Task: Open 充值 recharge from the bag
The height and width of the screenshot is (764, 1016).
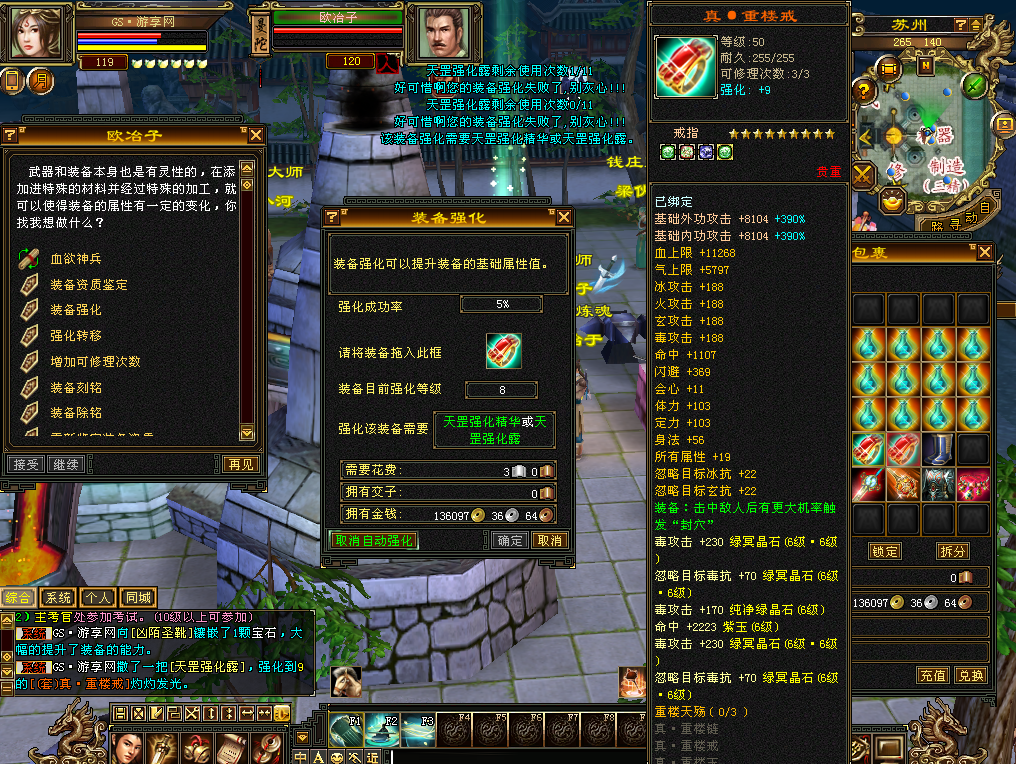Action: [932, 675]
